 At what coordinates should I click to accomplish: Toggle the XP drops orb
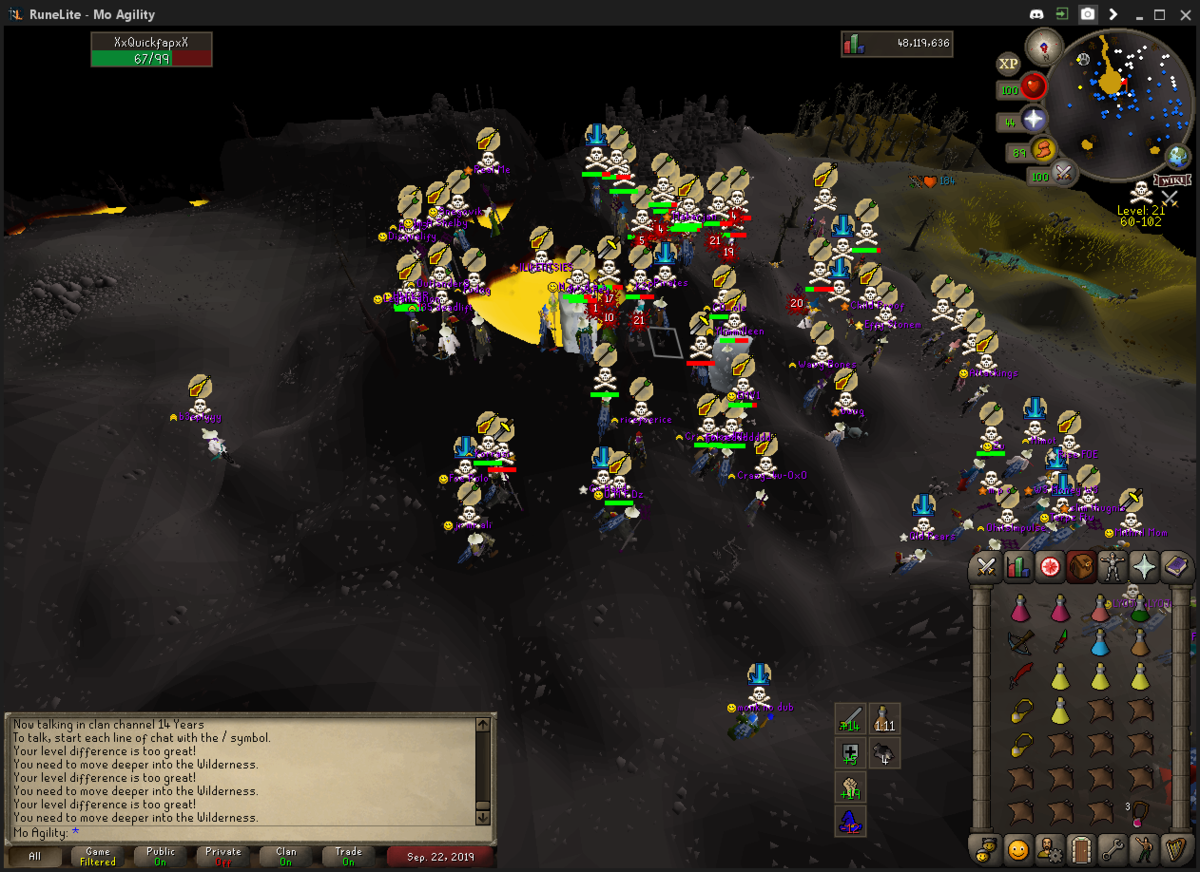pyautogui.click(x=1008, y=64)
